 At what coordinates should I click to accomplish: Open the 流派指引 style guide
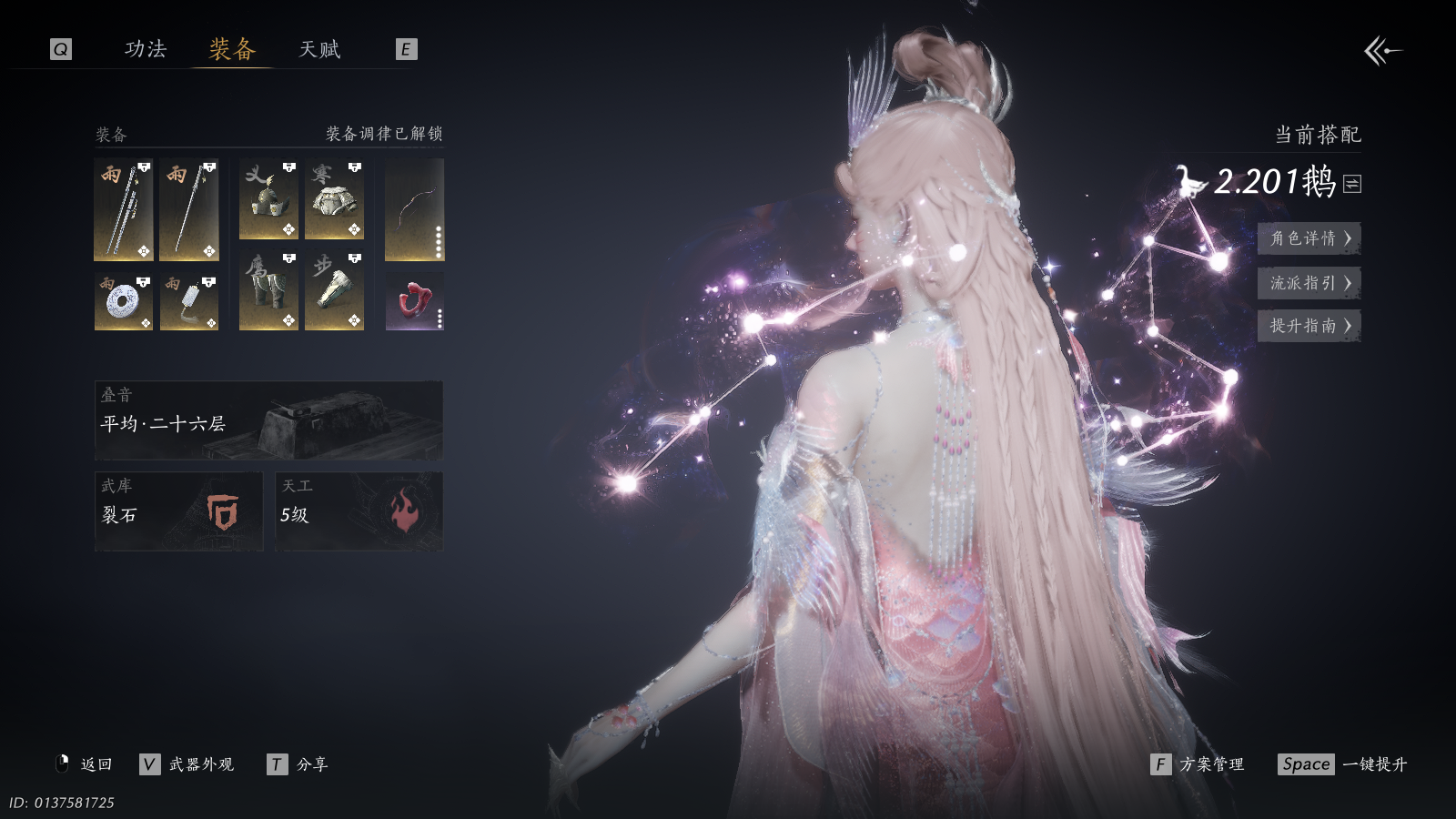click(x=1309, y=283)
